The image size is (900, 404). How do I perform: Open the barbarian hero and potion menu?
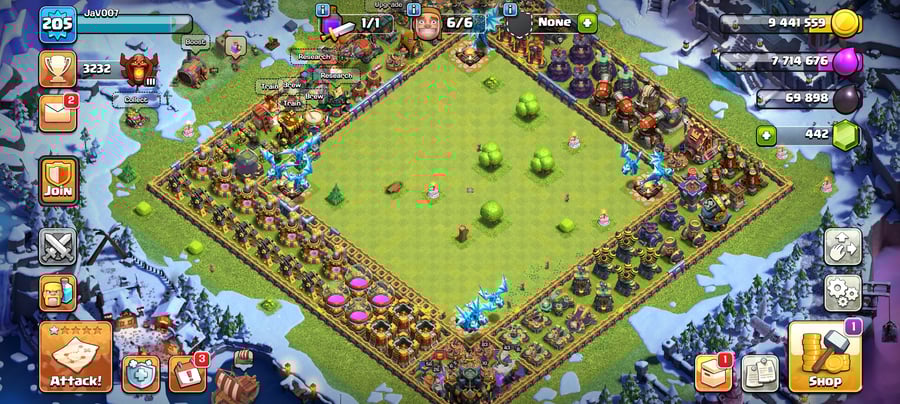point(58,293)
